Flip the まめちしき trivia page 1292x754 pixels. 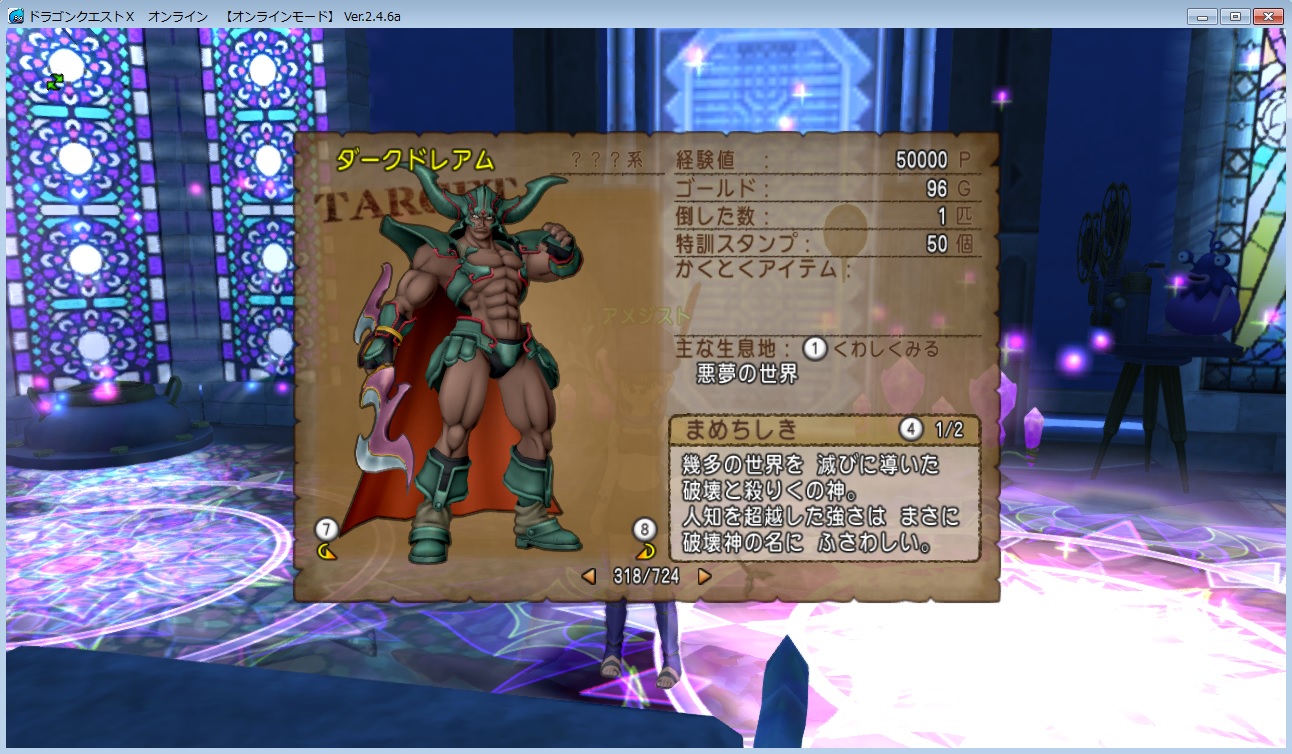pyautogui.click(x=910, y=430)
